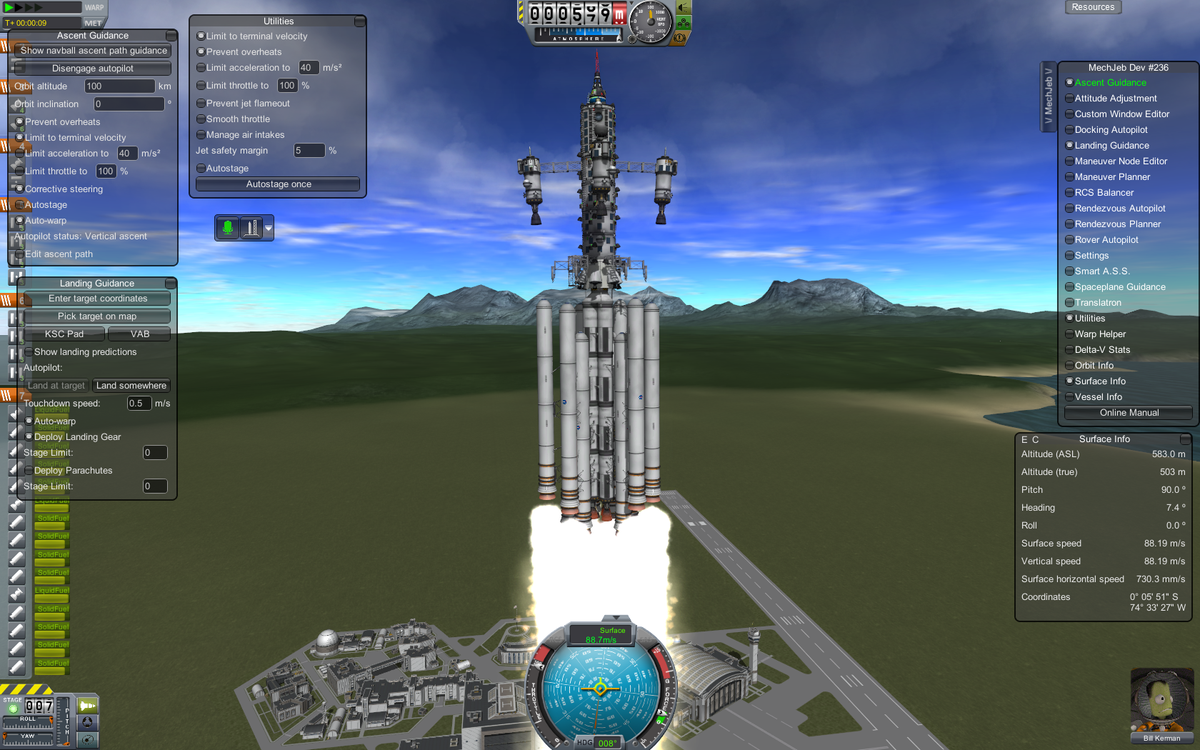Click the Disengage autopilot button
The width and height of the screenshot is (1200, 750).
click(x=93, y=68)
